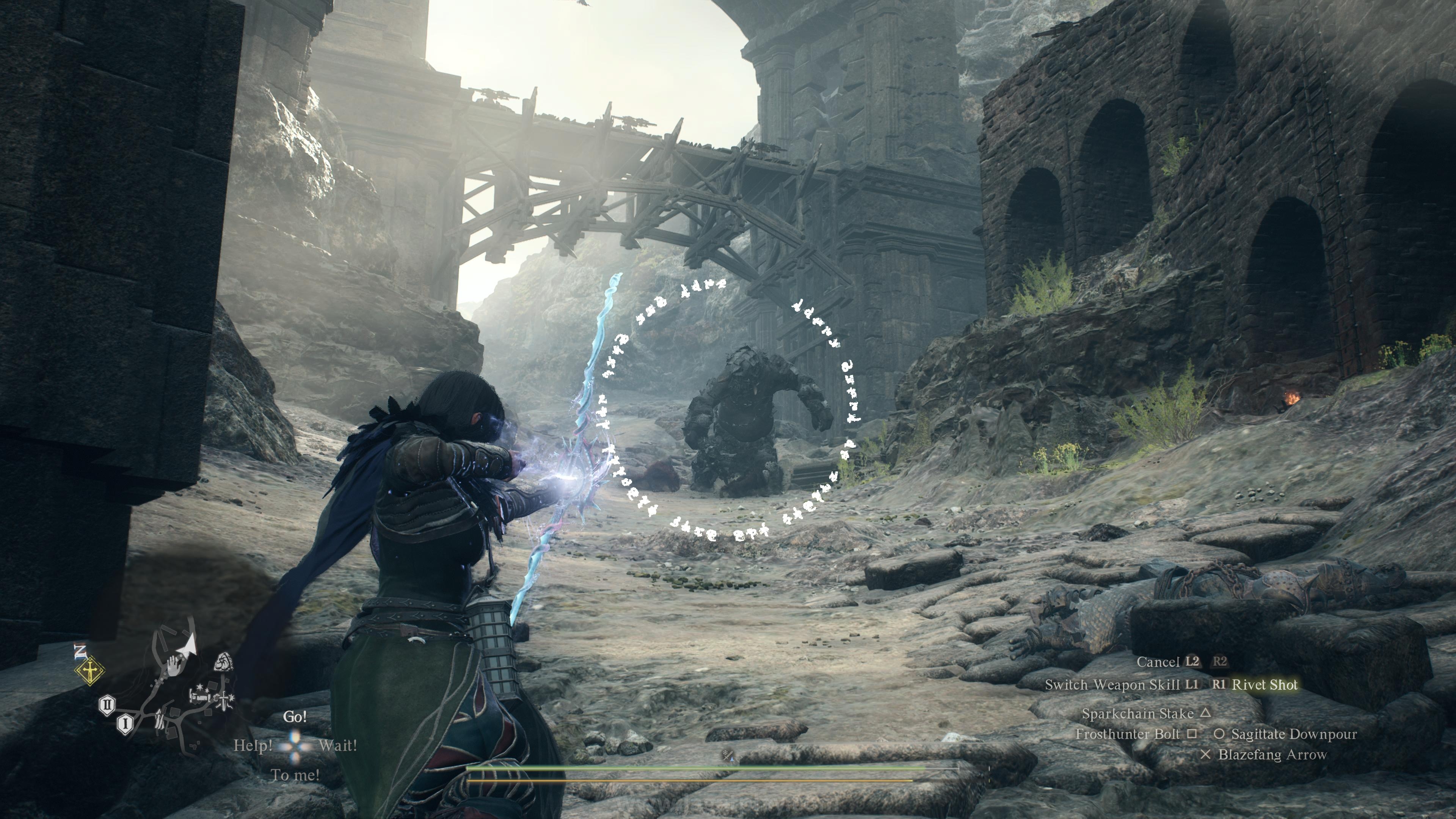Activate the Frosthunter Bolt skill
The height and width of the screenshot is (819, 1456).
[x=1128, y=734]
